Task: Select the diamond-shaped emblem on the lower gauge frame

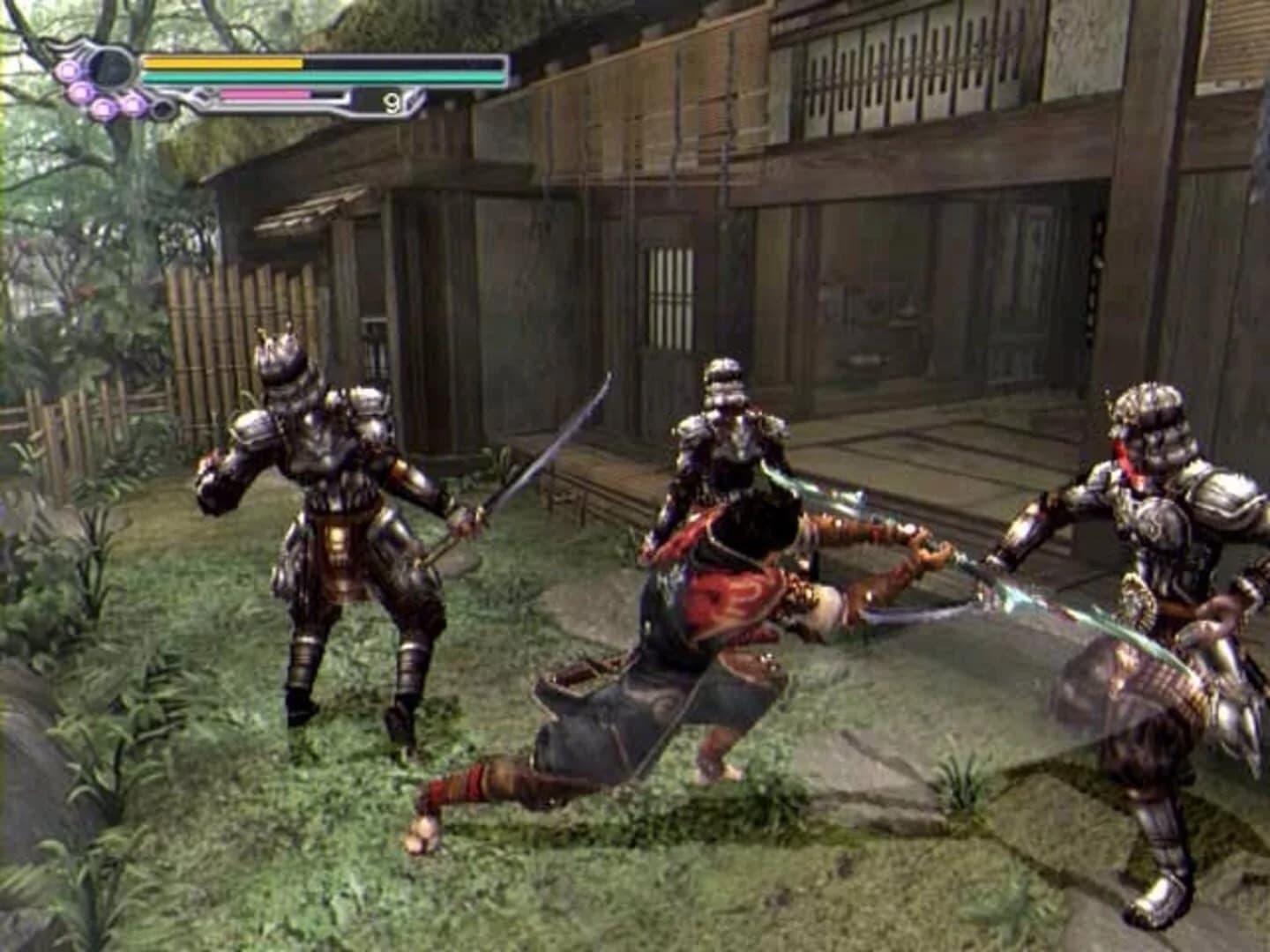Action: pyautogui.click(x=201, y=93)
